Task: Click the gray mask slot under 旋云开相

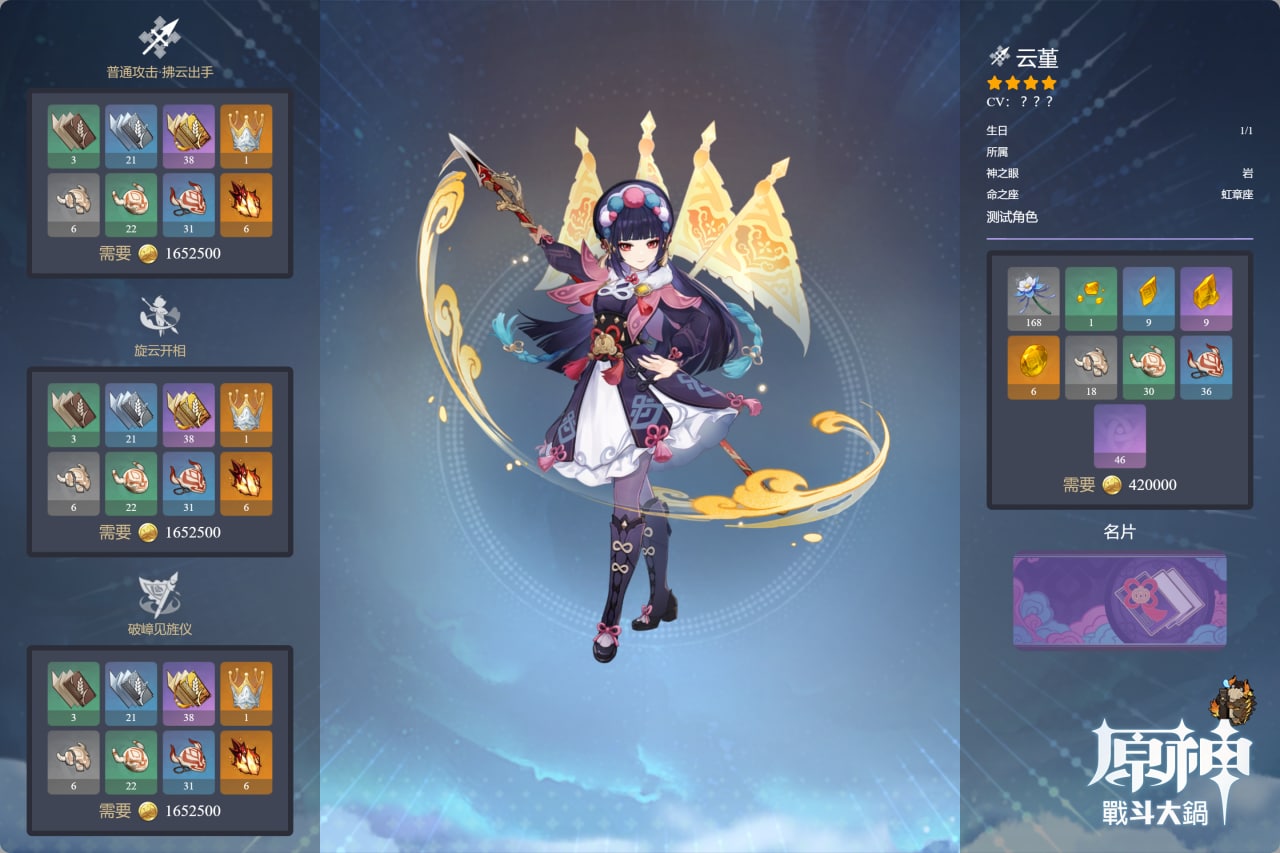Action: pos(74,483)
